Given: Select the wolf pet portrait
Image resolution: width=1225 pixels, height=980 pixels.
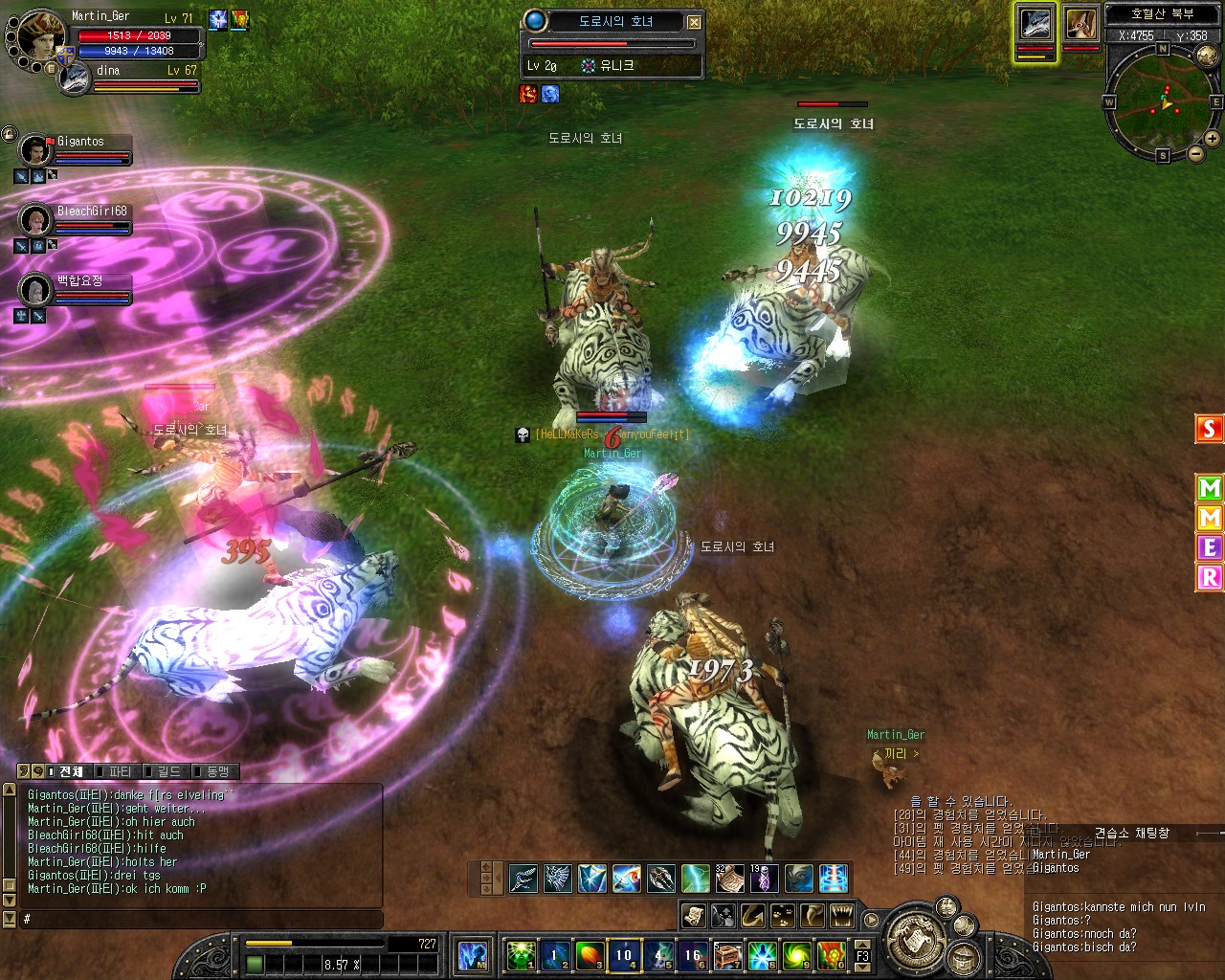Looking at the screenshot, I should pyautogui.click(x=1036, y=25).
